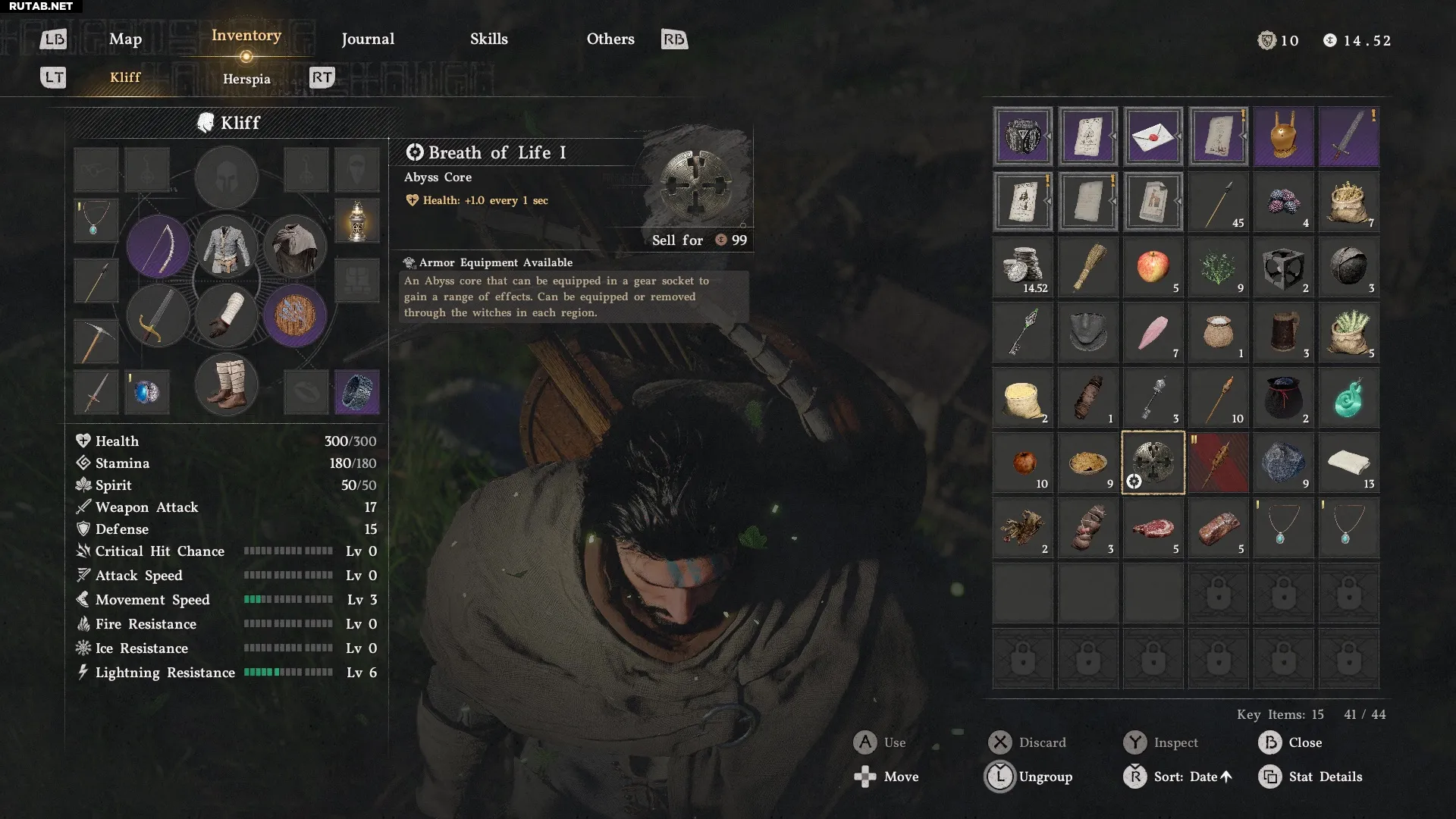Select the equipped bow slot
Screen dimensions: 1456x819
click(x=158, y=247)
